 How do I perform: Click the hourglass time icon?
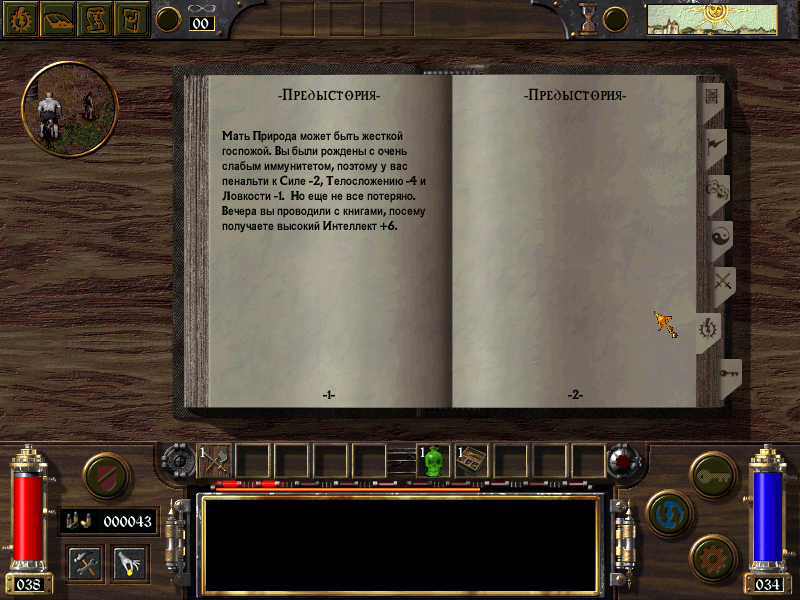[x=588, y=18]
